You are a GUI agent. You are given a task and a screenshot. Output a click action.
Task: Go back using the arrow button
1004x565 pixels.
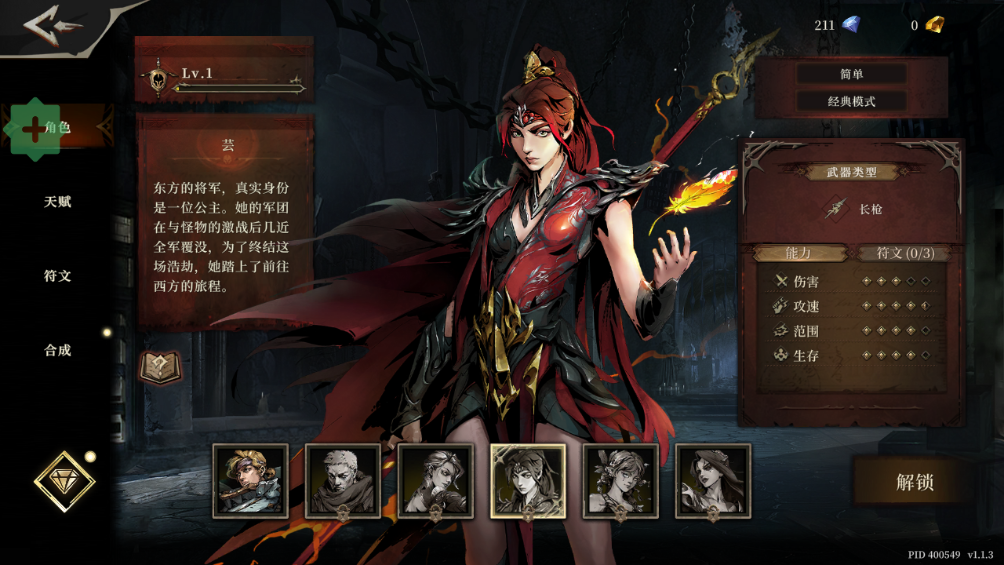click(x=54, y=26)
